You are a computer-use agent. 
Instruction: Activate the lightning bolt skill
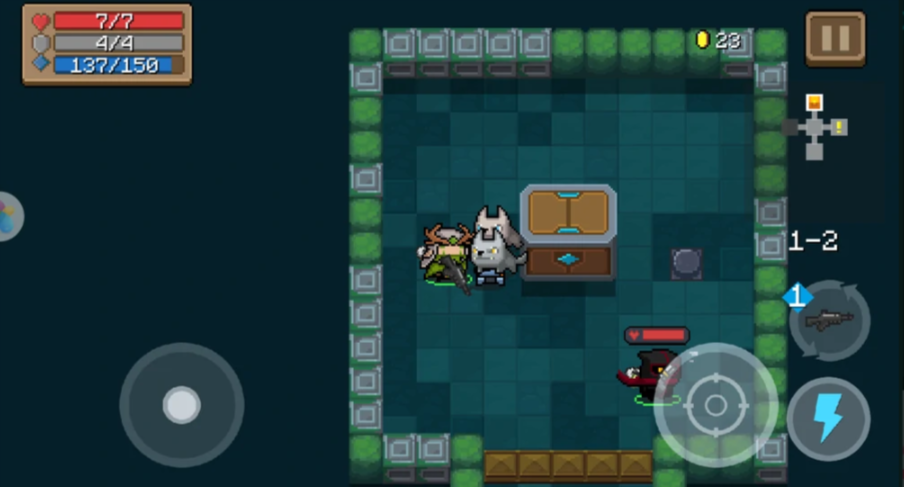[828, 419]
